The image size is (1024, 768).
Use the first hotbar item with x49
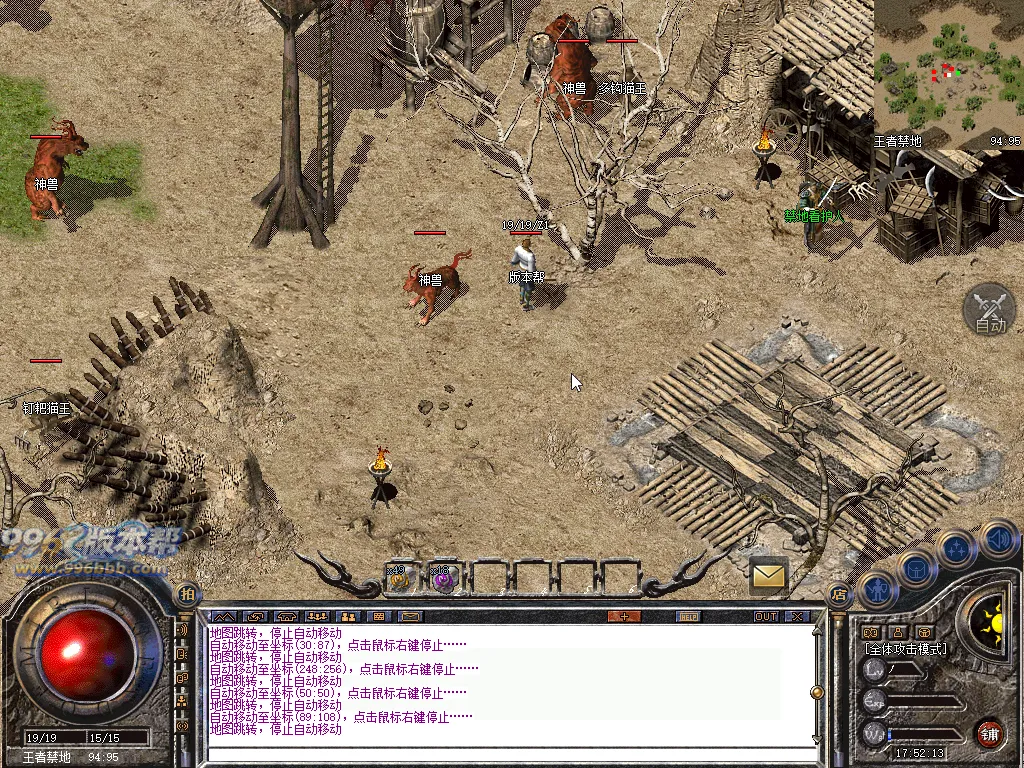pyautogui.click(x=398, y=577)
